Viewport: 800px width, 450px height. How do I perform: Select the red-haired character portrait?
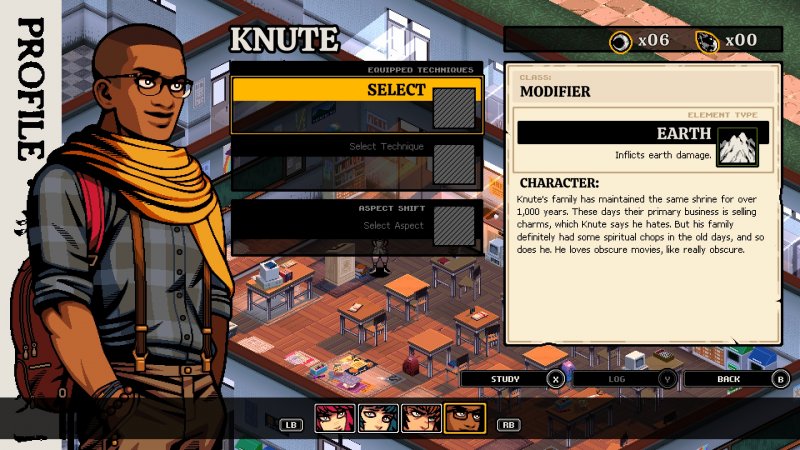pyautogui.click(x=335, y=419)
